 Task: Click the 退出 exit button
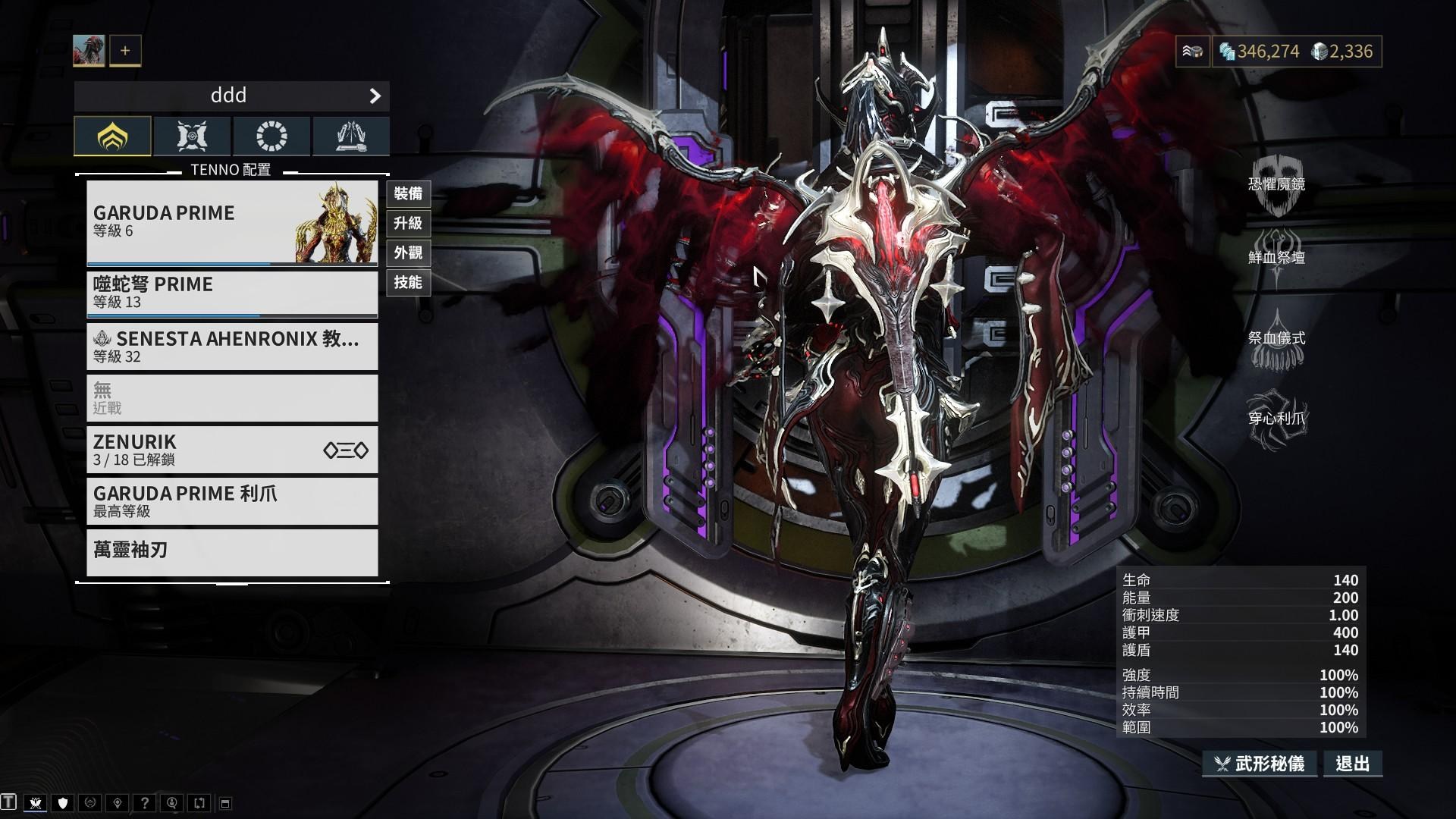[x=1352, y=764]
